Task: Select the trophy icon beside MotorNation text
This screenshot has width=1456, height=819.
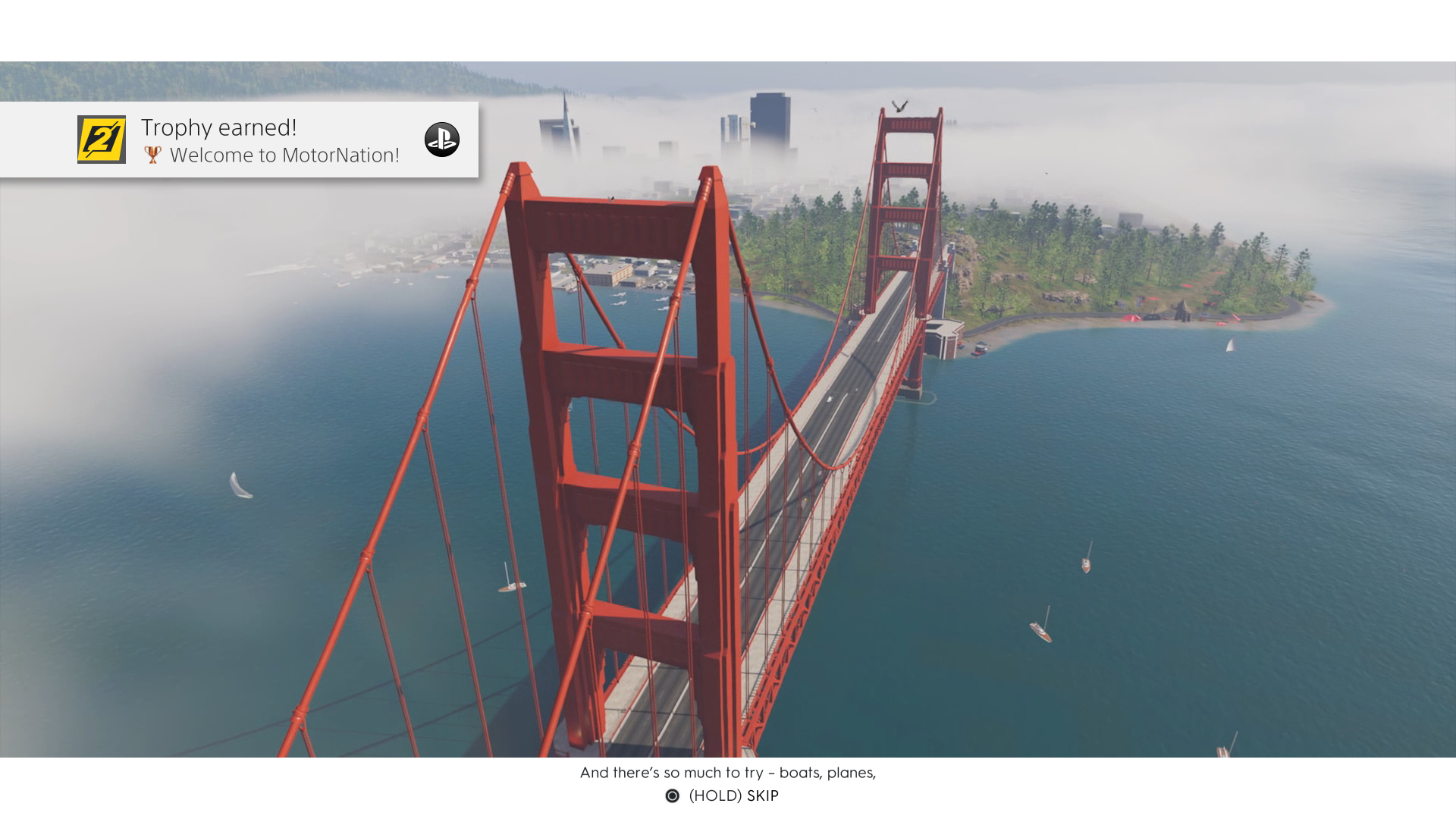Action: pos(154,155)
